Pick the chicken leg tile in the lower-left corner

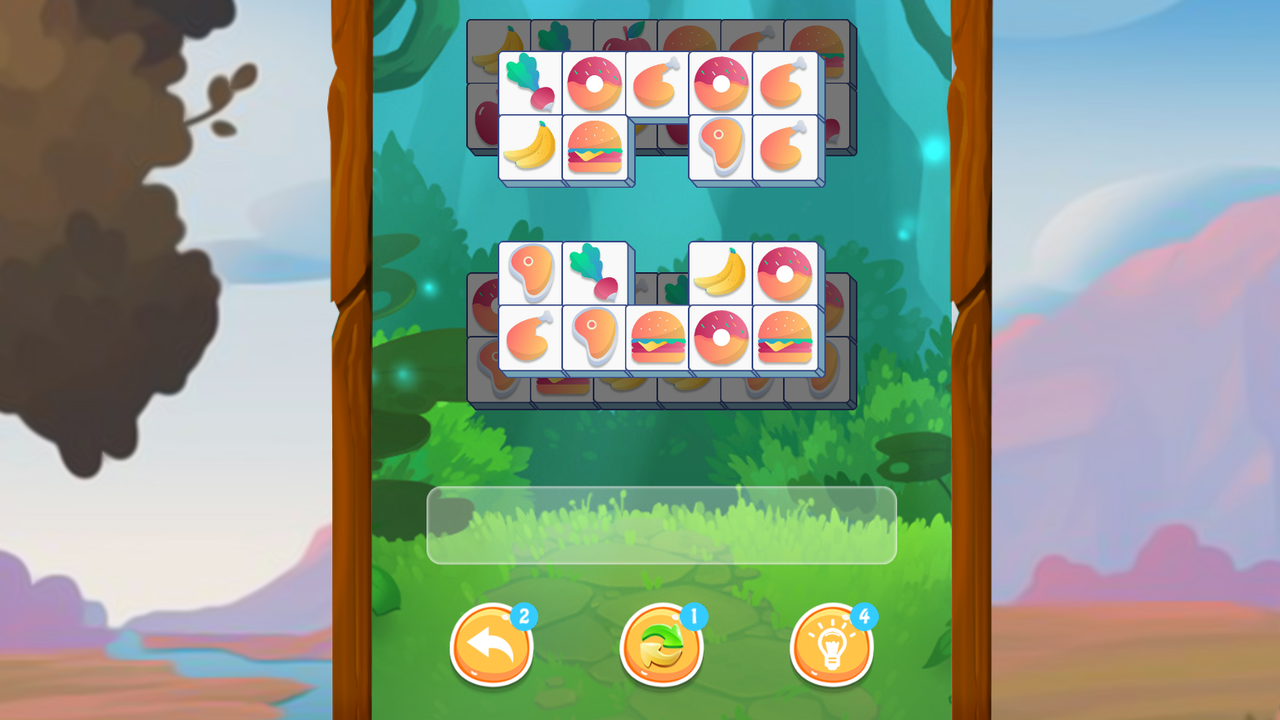click(530, 340)
